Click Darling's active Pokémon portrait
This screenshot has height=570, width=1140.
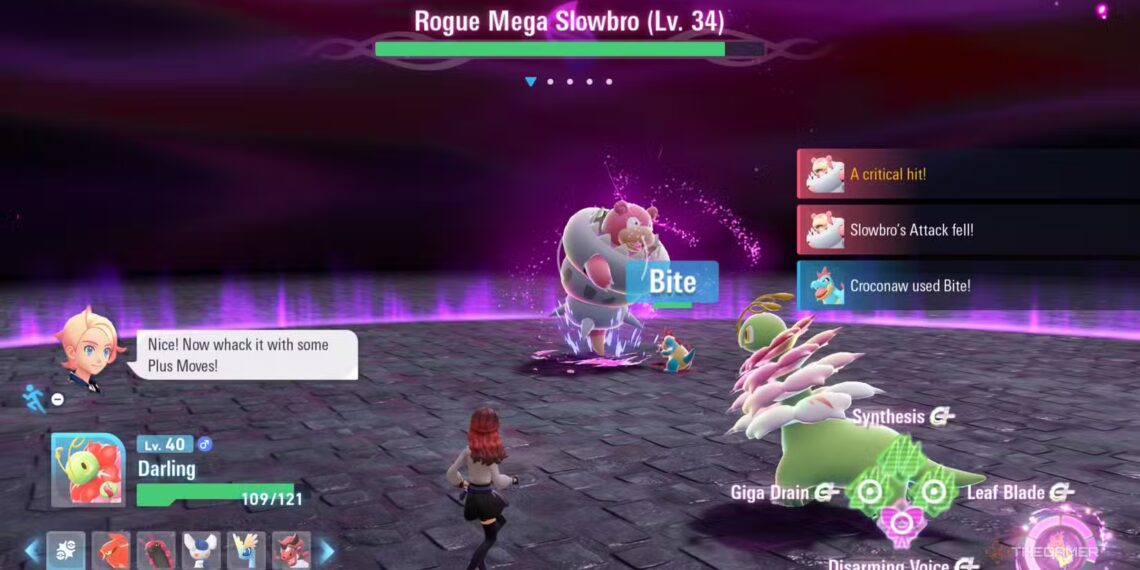(x=88, y=470)
